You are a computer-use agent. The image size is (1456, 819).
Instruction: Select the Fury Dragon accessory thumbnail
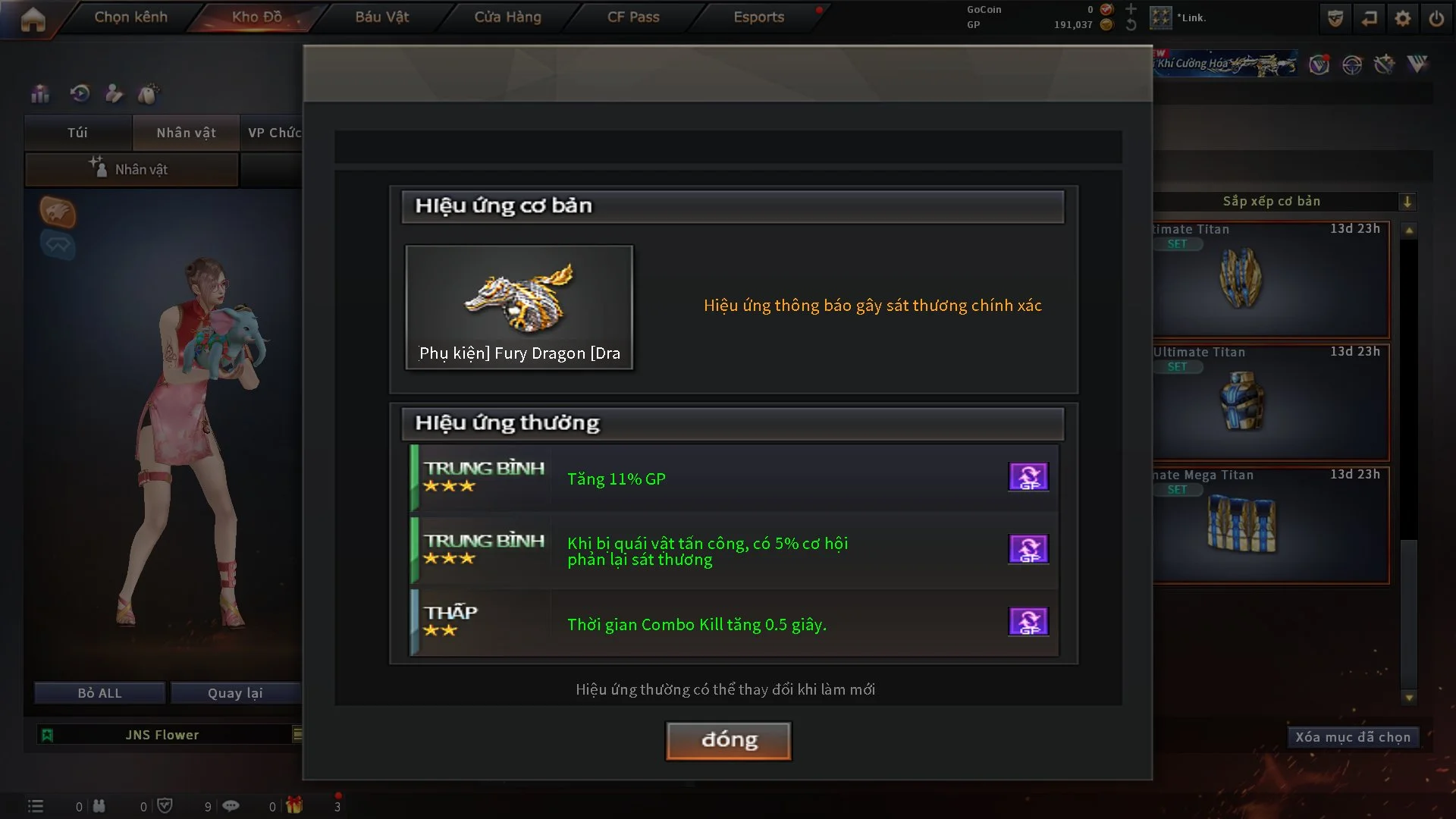(x=519, y=306)
